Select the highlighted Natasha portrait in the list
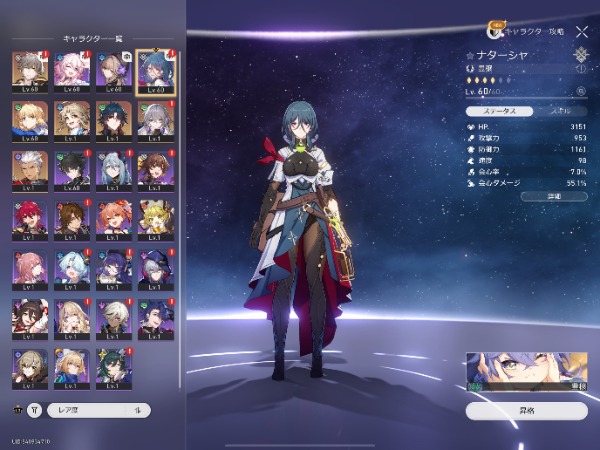This screenshot has height=450, width=600. point(155,70)
